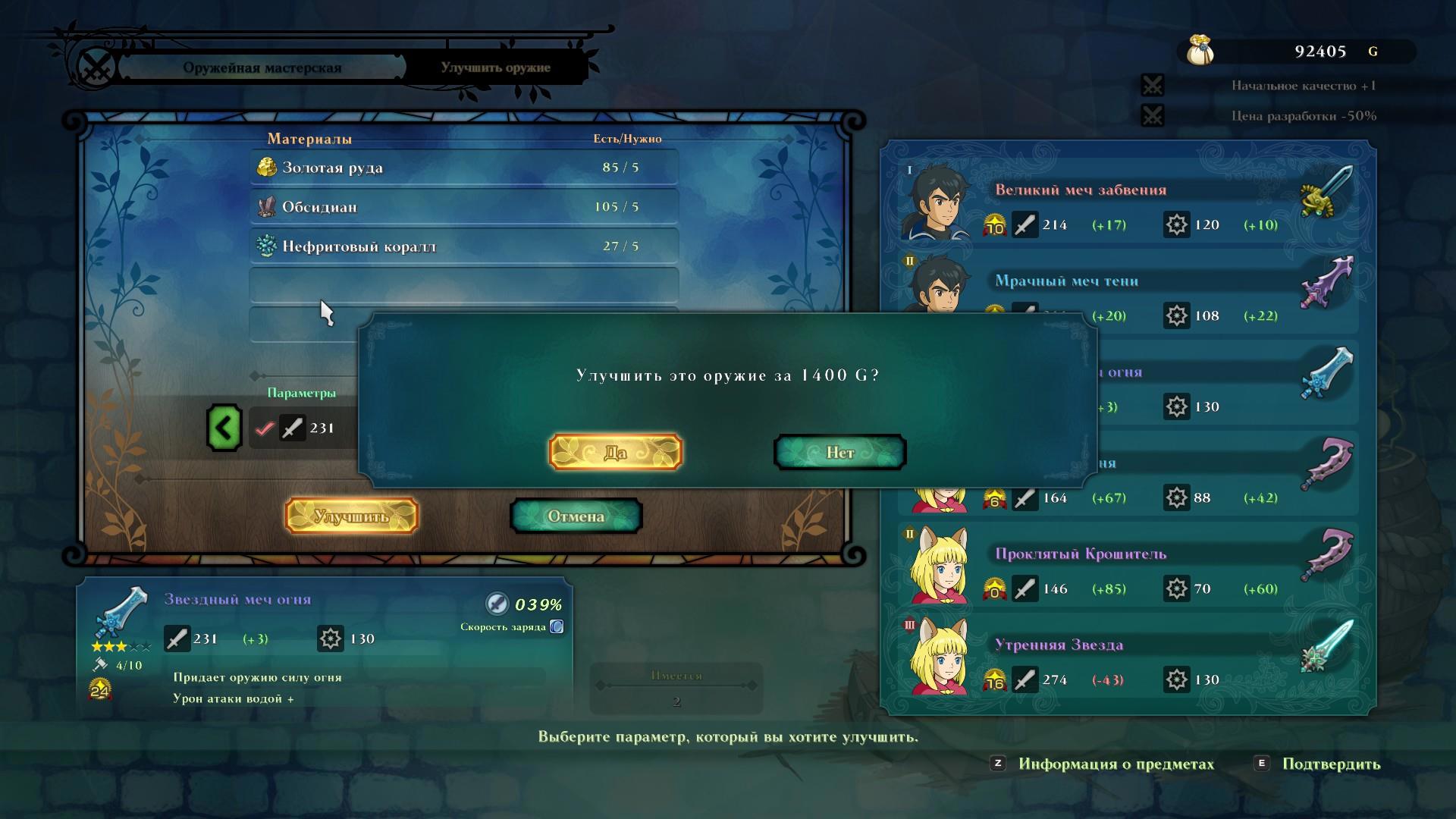Switch to the Улучшить оружие tab

(x=495, y=67)
